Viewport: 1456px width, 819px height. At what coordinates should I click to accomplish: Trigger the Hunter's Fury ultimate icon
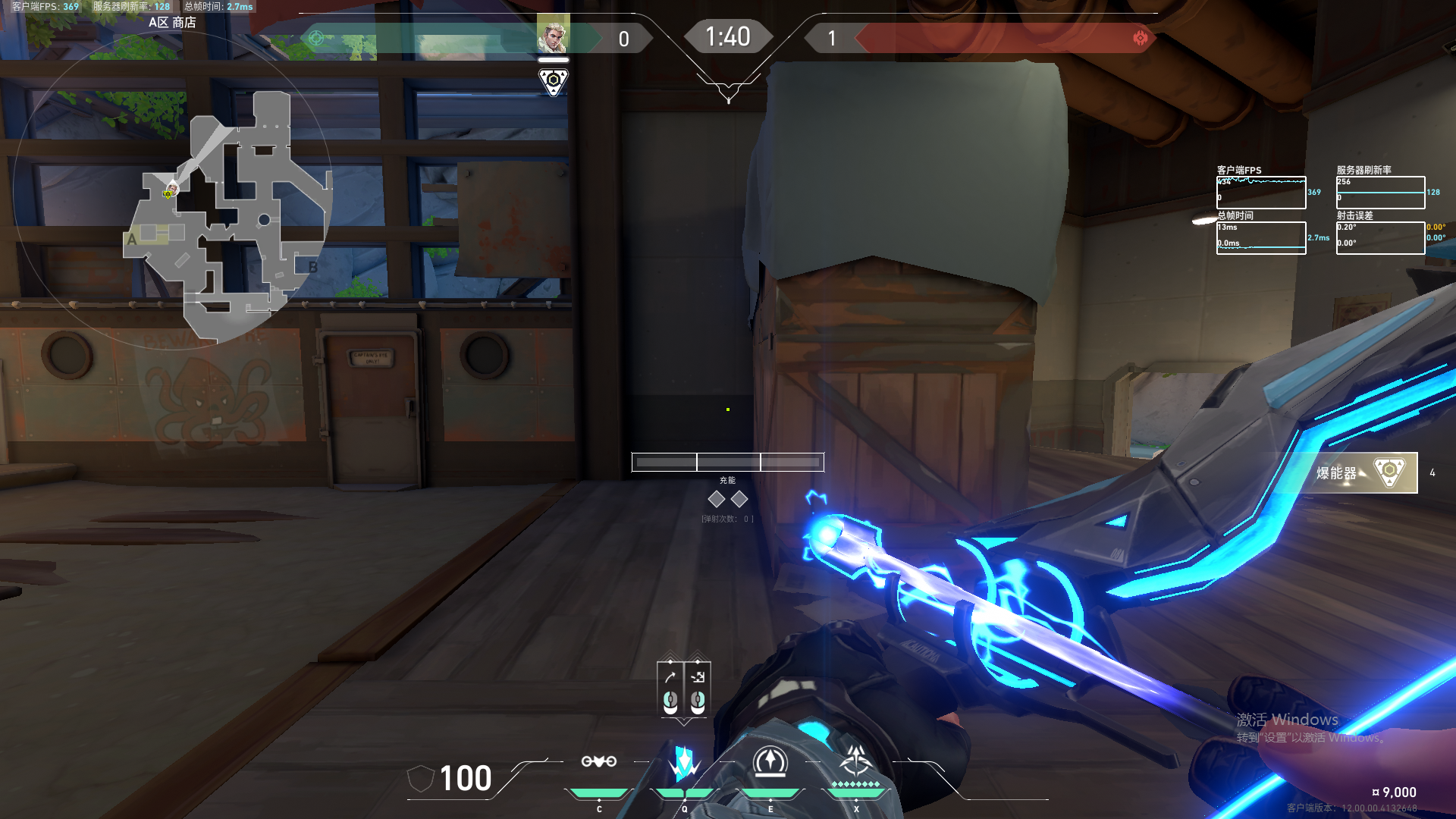pos(856,761)
